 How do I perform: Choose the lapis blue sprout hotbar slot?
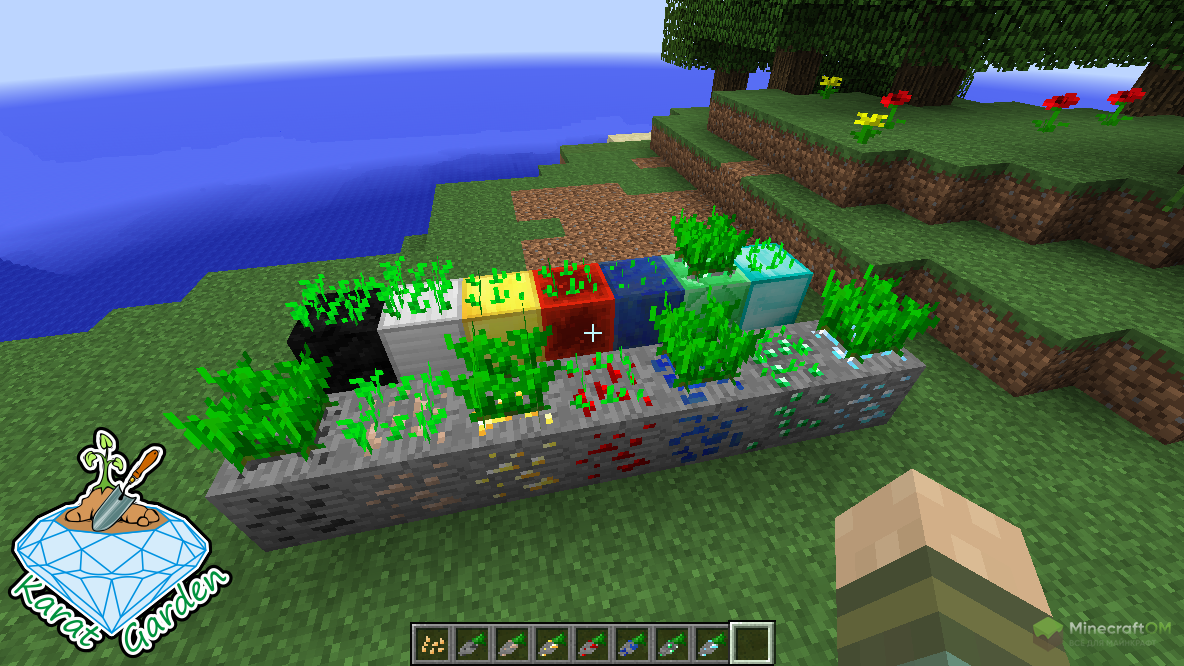click(632, 642)
